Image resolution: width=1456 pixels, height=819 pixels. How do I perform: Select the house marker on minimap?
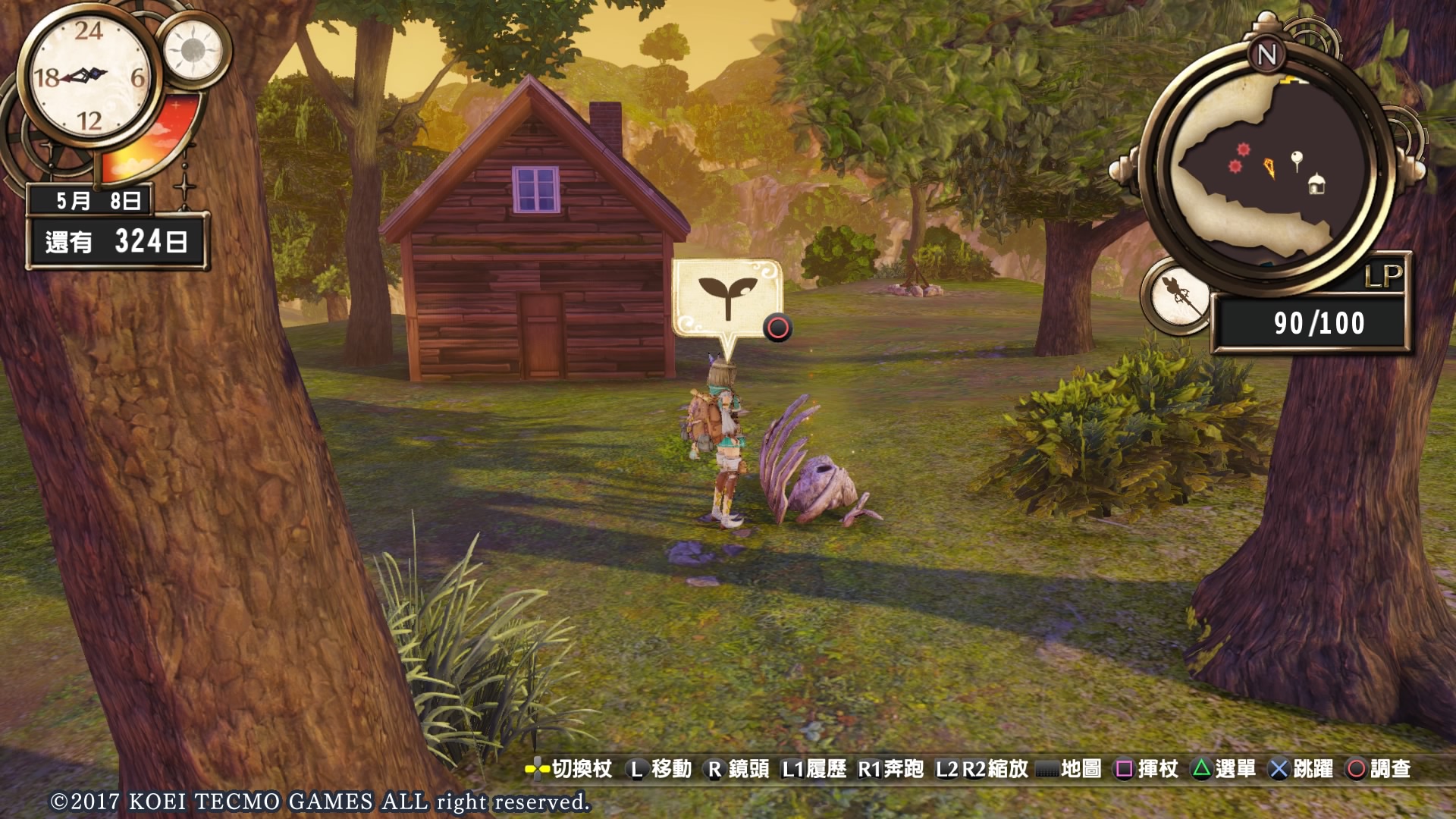pyautogui.click(x=1316, y=184)
